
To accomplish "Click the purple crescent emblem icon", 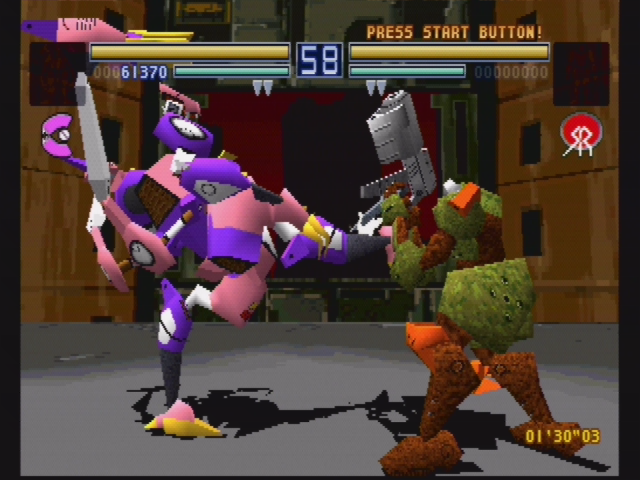I will point(58,133).
